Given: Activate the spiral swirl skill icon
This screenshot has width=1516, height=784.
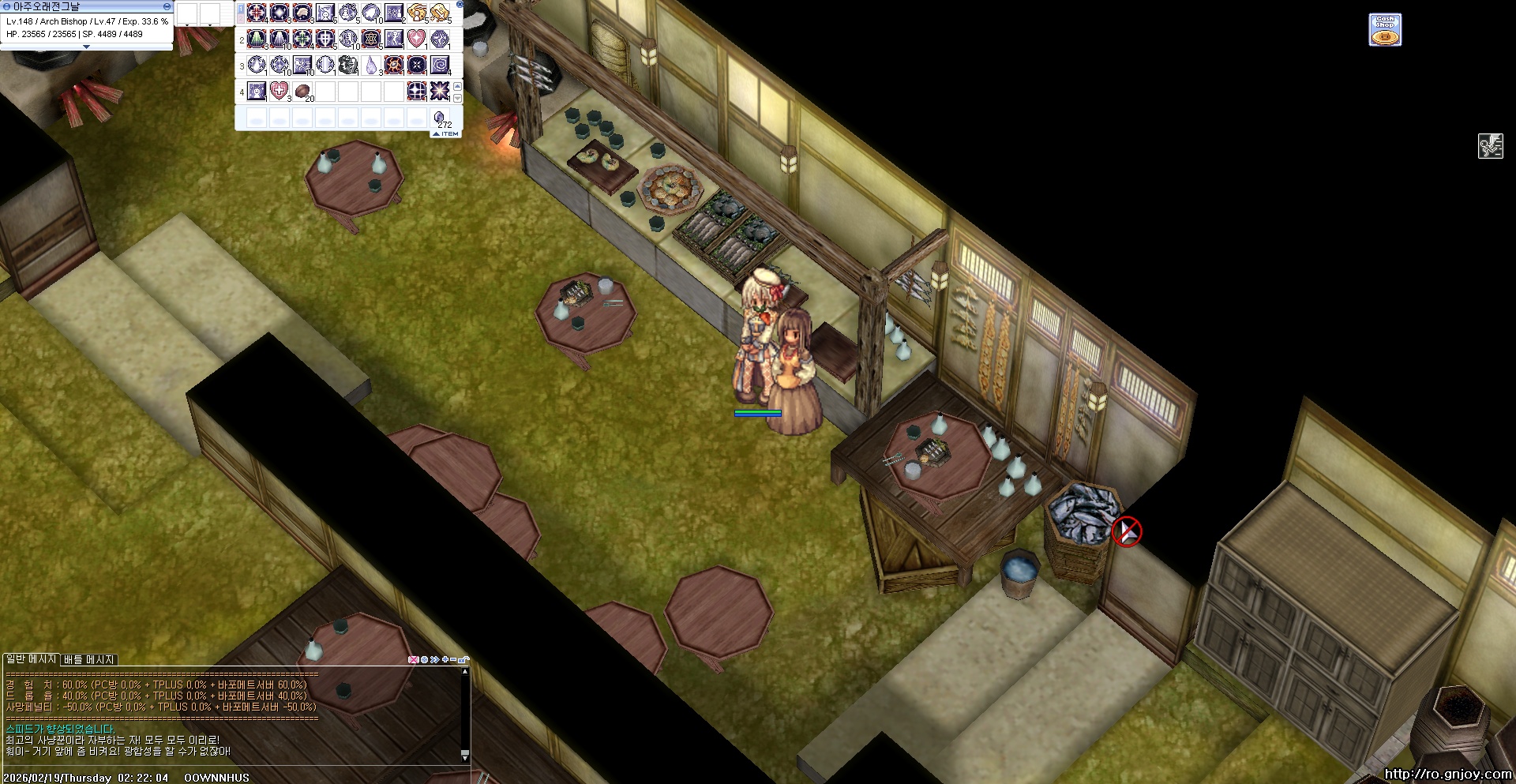Looking at the screenshot, I should pos(440,65).
